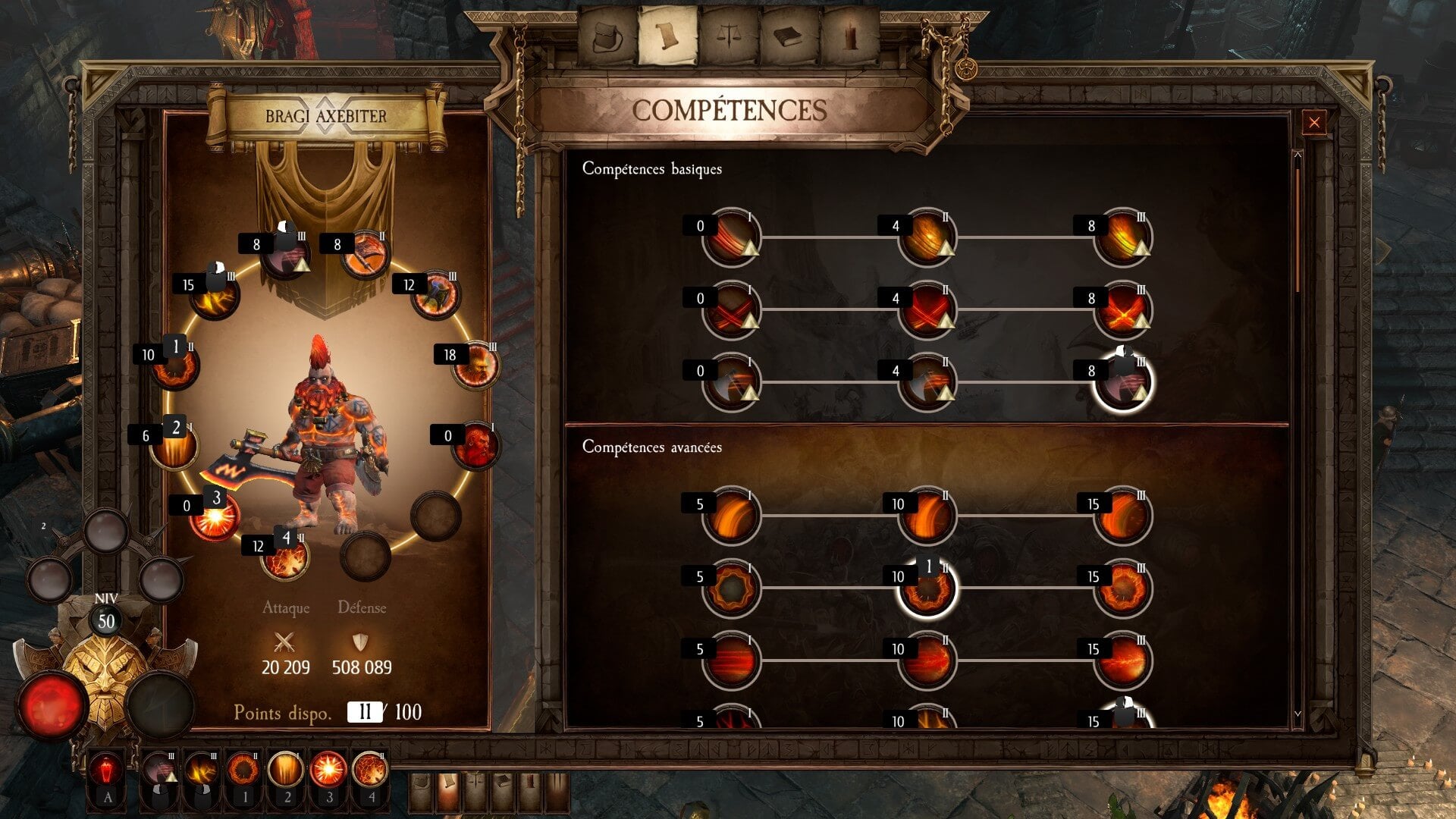The image size is (1456, 819).
Task: Select the candle tab
Action: [850, 36]
